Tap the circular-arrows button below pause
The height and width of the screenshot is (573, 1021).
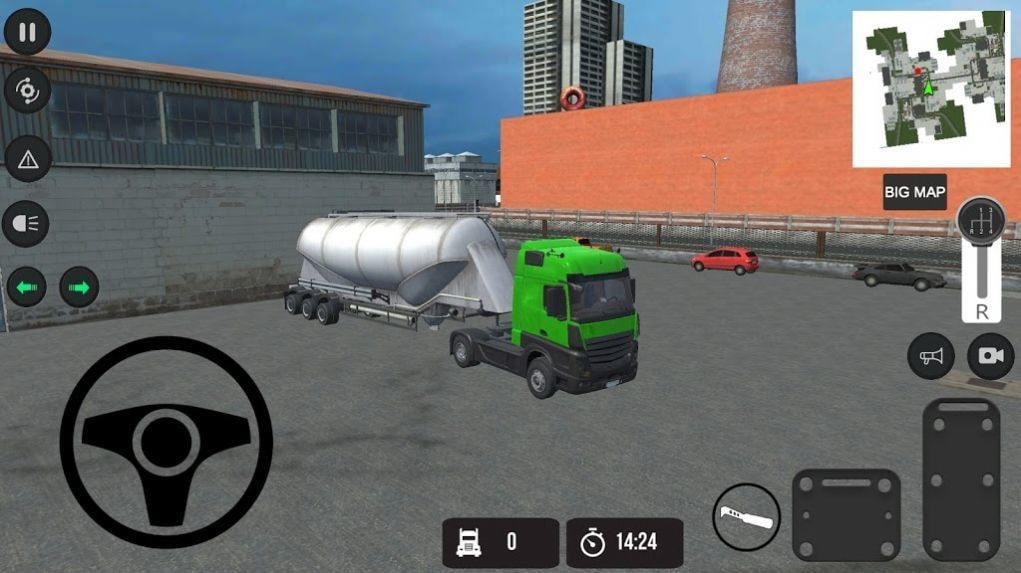pos(27,92)
